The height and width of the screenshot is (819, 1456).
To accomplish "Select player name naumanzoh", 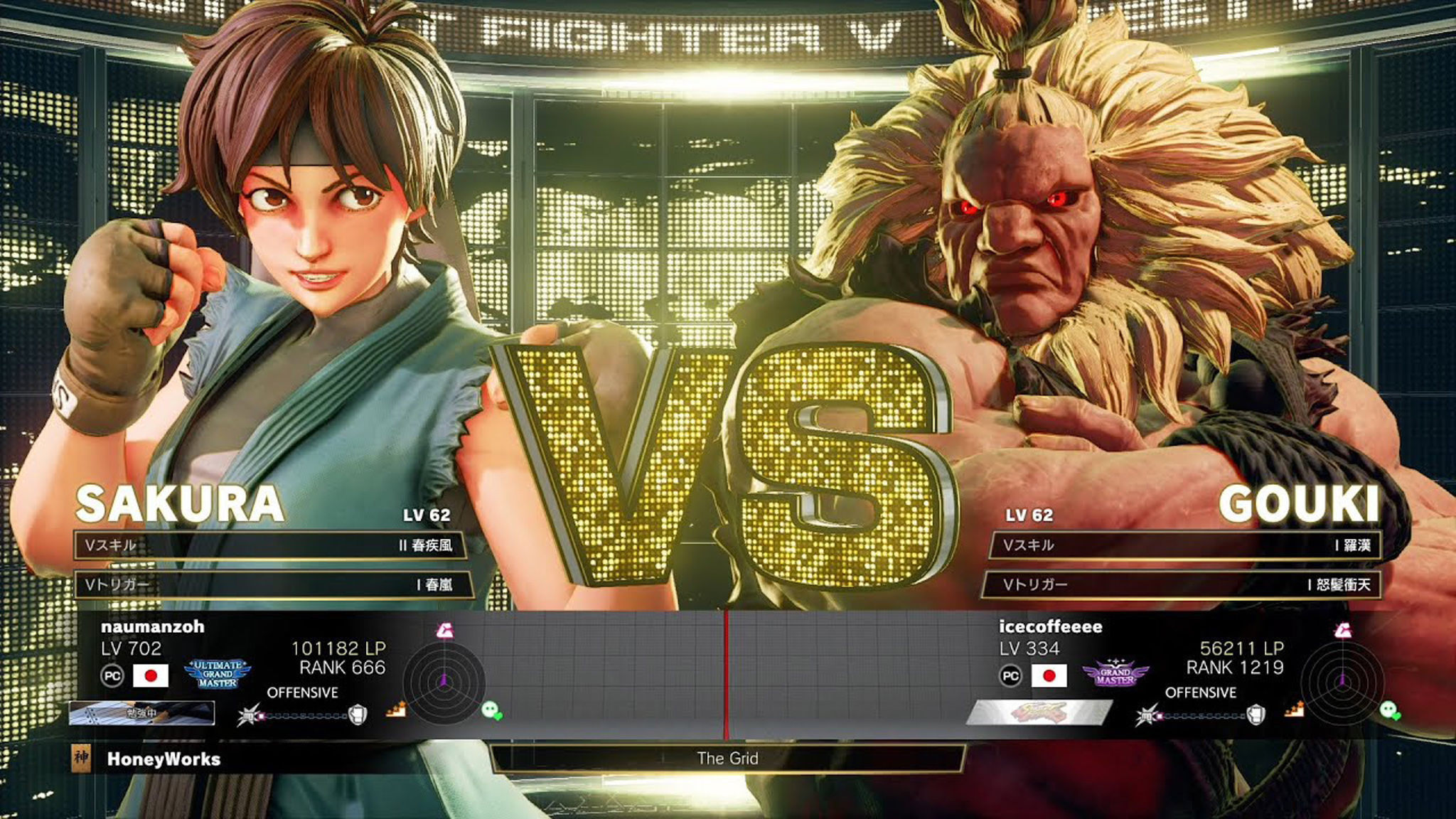I will pos(153,627).
